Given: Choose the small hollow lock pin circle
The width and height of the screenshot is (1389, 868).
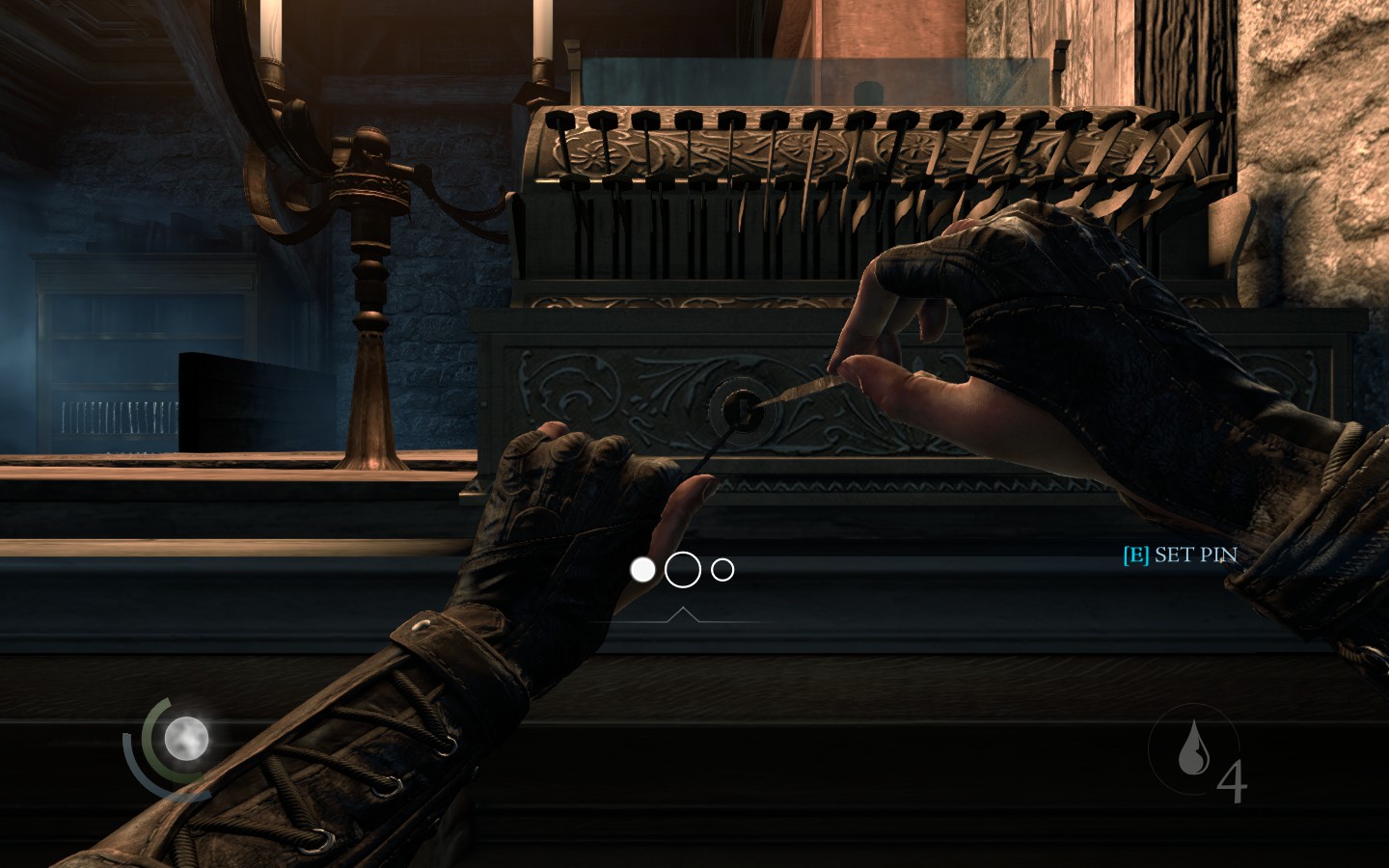Looking at the screenshot, I should [722, 570].
